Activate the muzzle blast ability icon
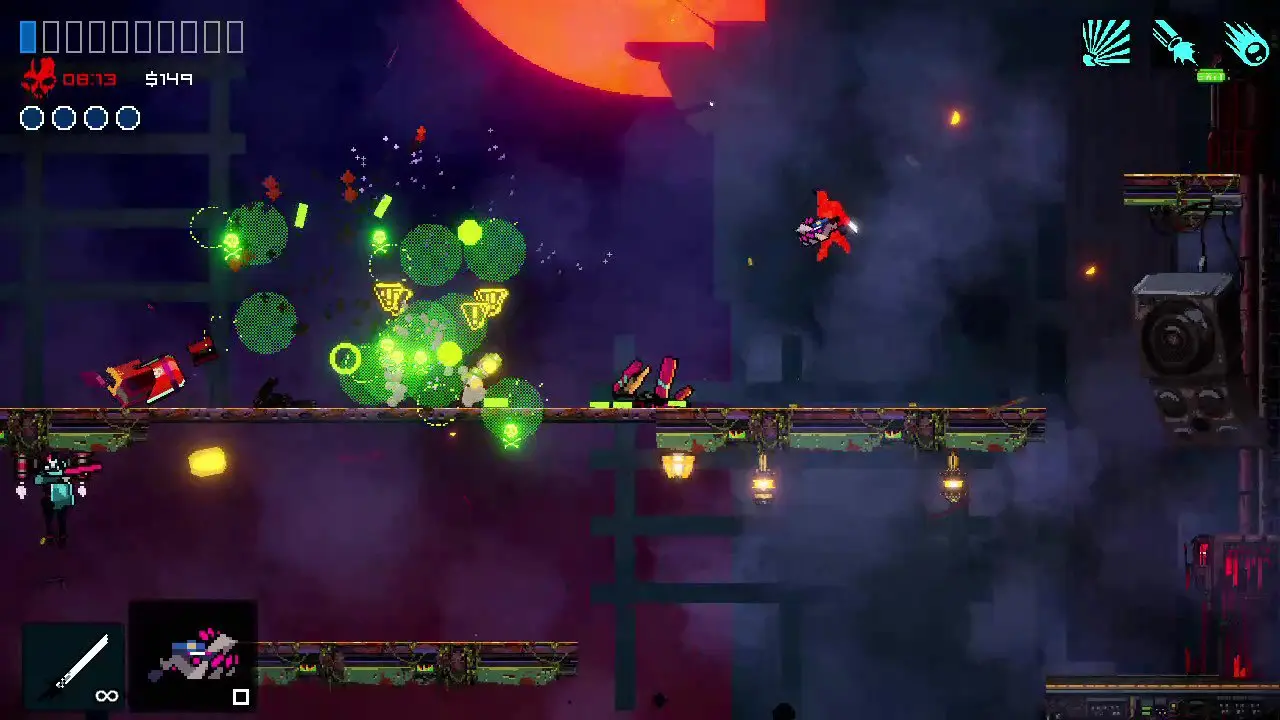 pos(1176,44)
